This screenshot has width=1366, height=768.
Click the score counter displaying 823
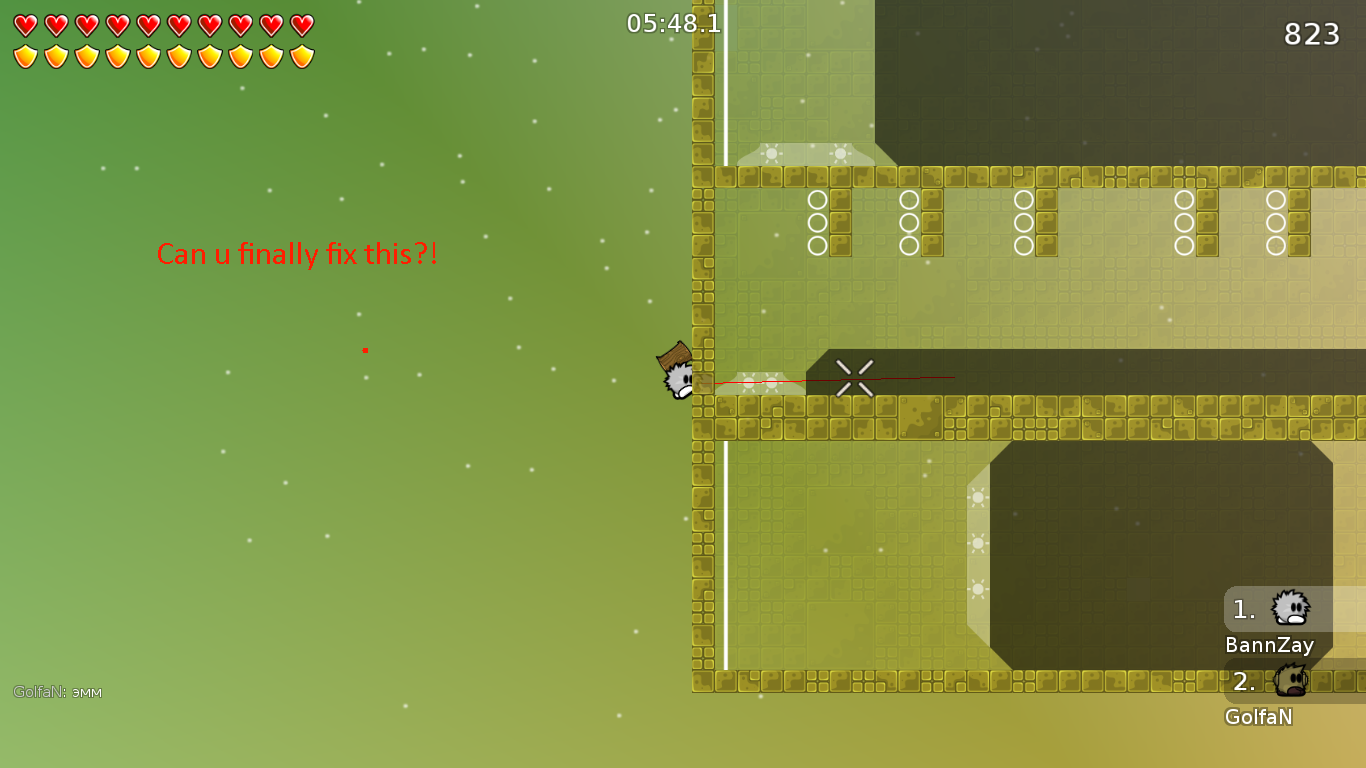point(1312,34)
